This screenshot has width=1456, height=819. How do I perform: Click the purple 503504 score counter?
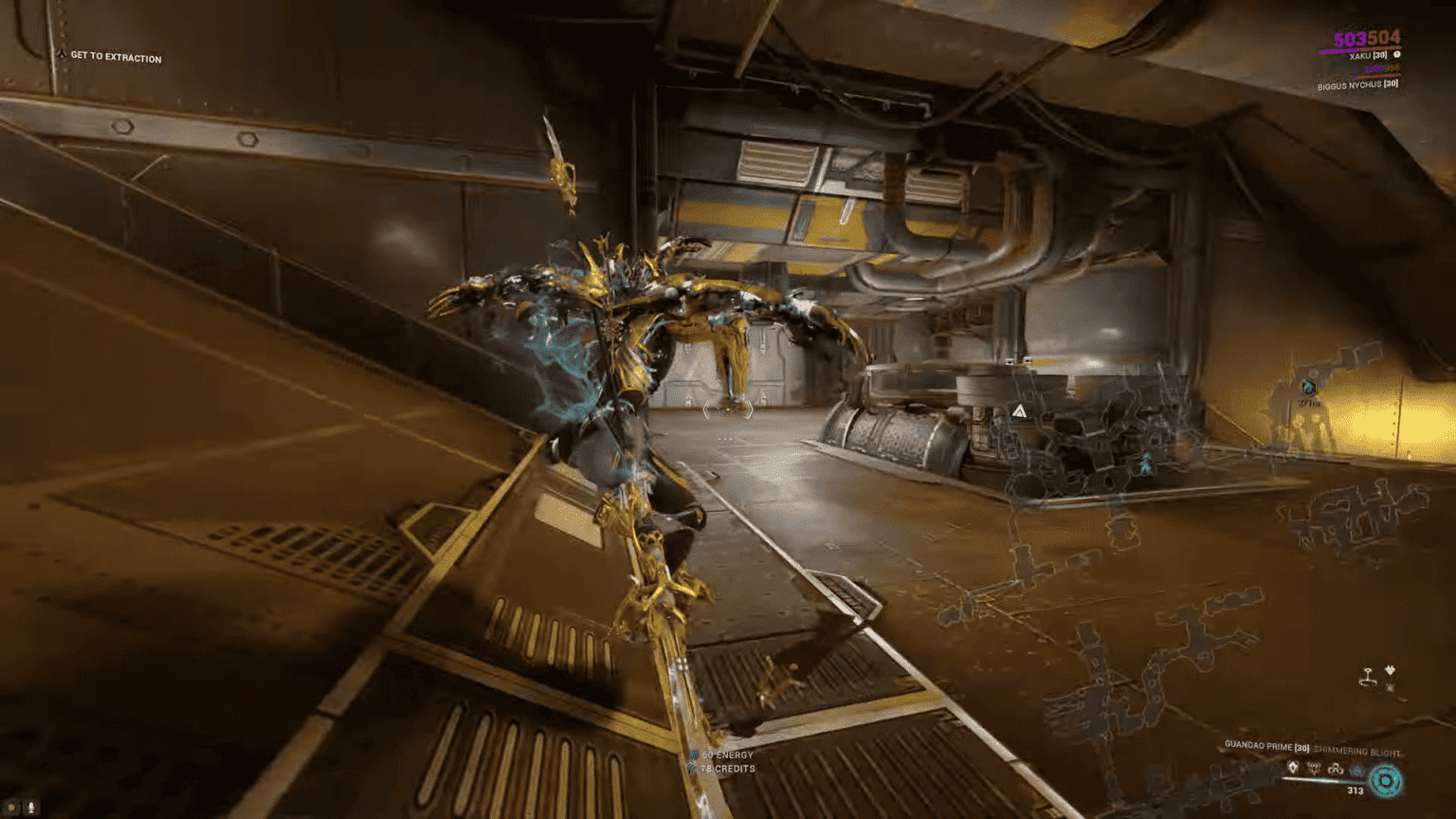click(1350, 40)
